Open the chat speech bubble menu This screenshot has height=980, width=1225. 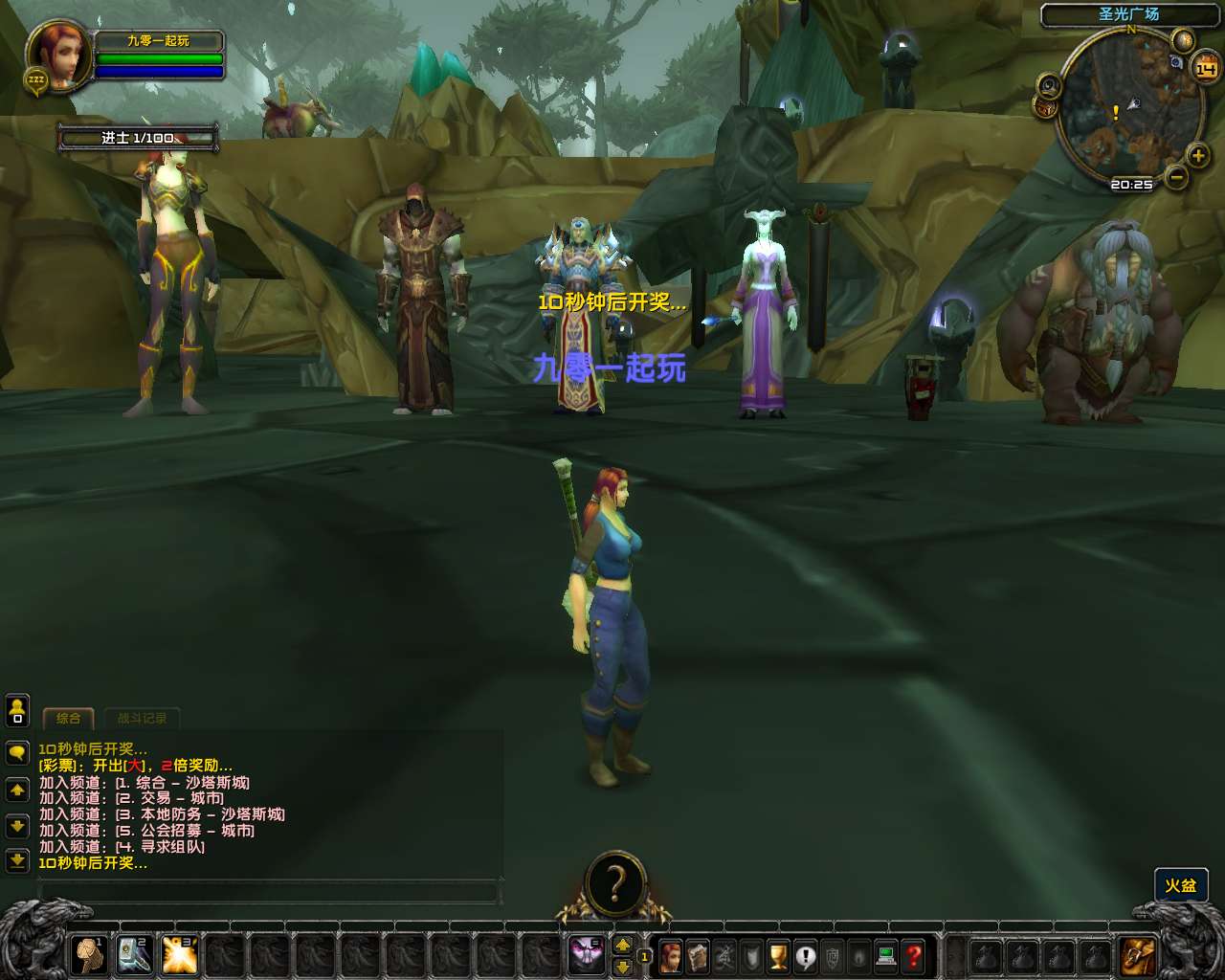pos(17,753)
